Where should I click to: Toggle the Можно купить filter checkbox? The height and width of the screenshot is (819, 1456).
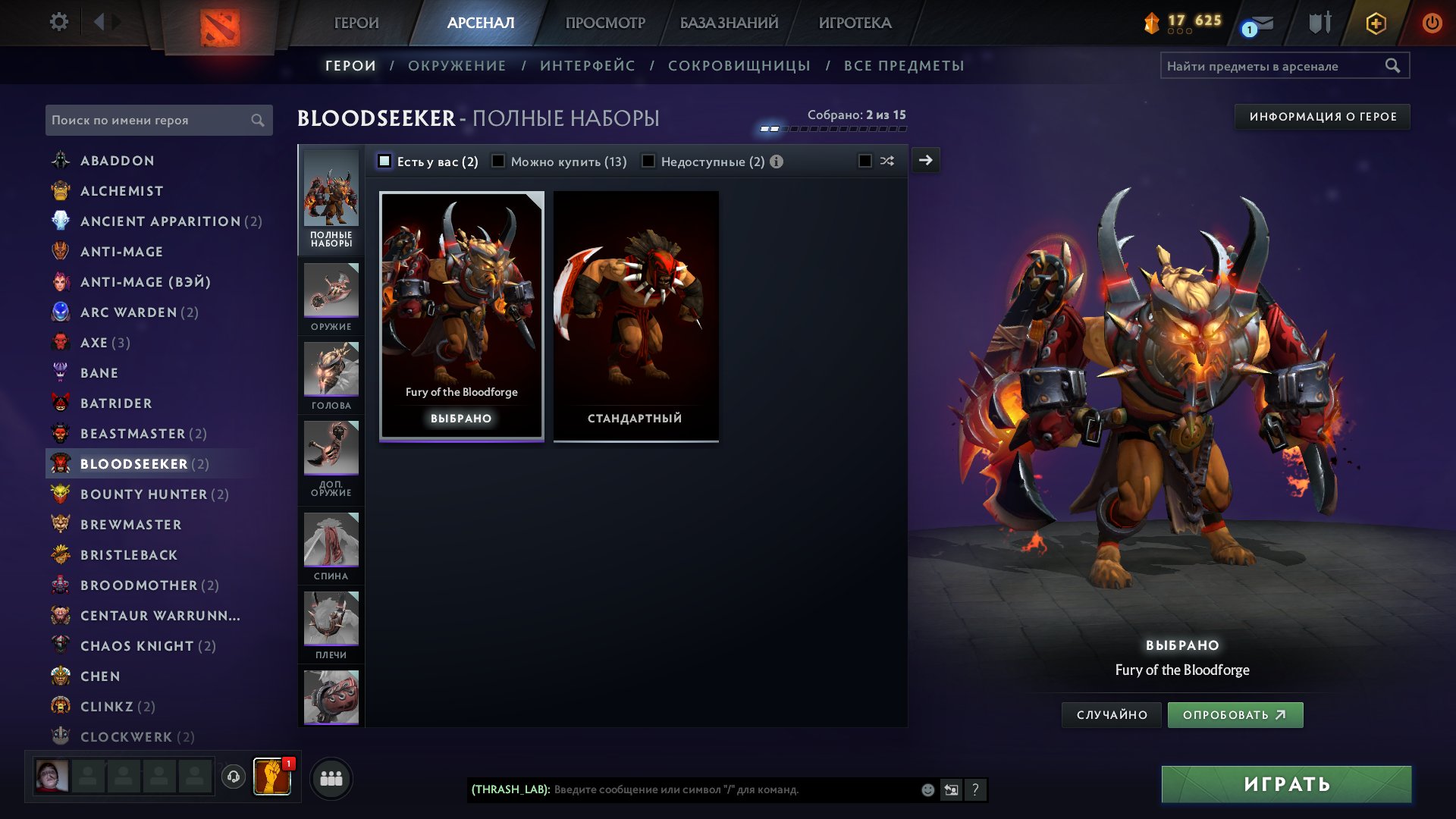pyautogui.click(x=498, y=162)
